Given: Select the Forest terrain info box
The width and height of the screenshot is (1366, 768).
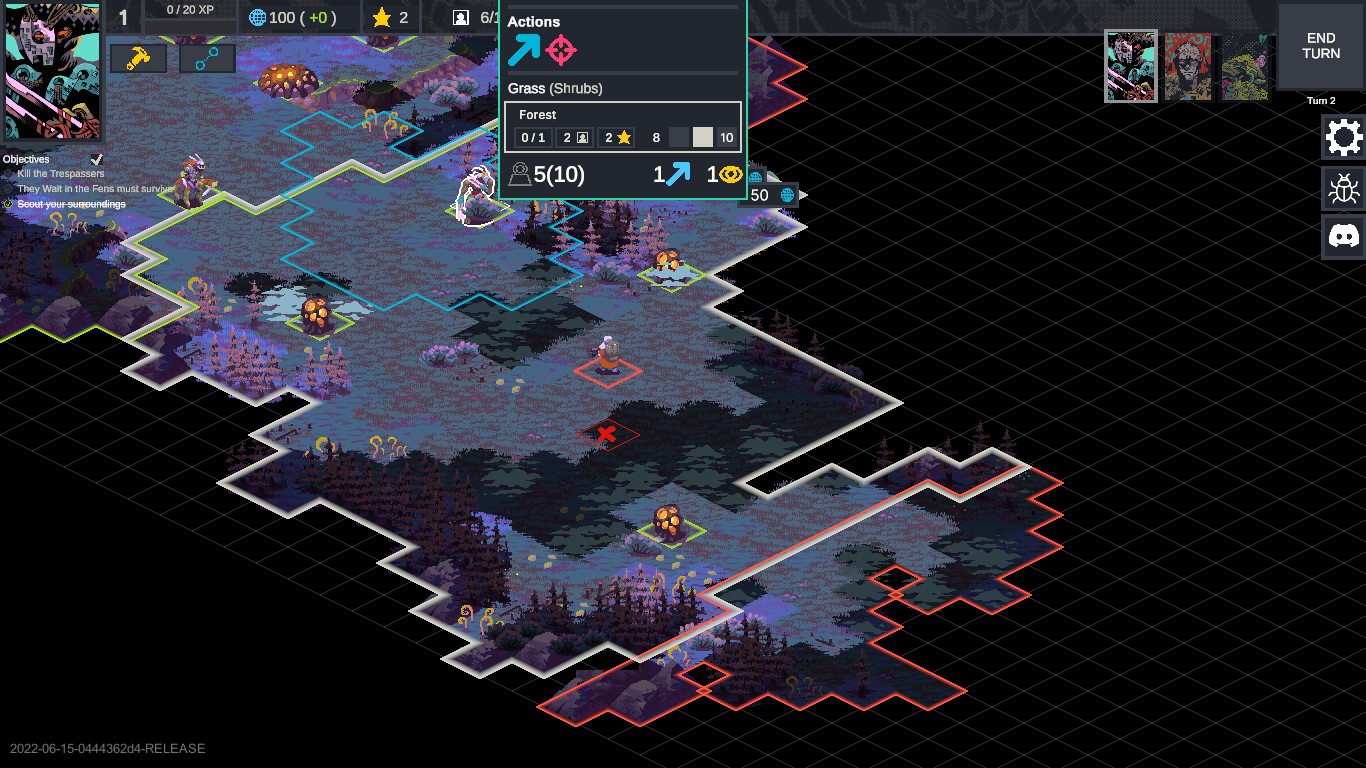Looking at the screenshot, I should pos(622,127).
